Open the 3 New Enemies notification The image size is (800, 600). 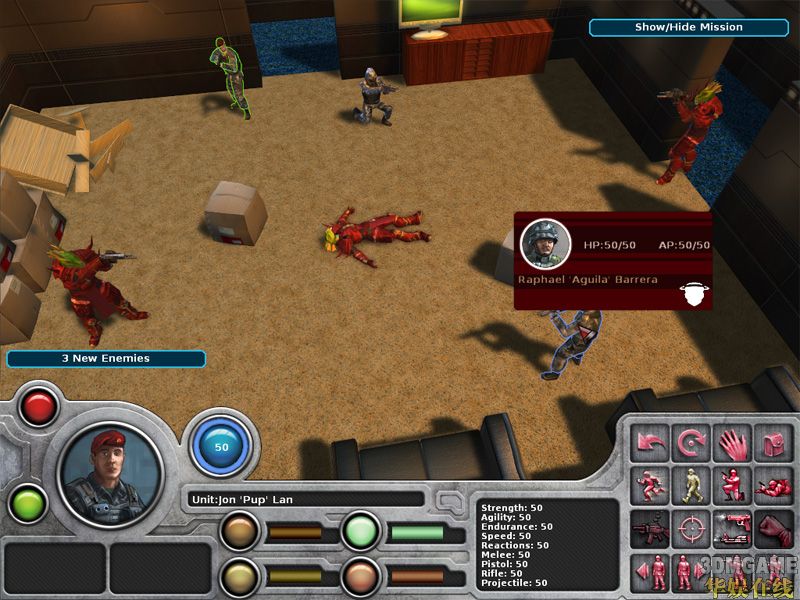pos(105,358)
